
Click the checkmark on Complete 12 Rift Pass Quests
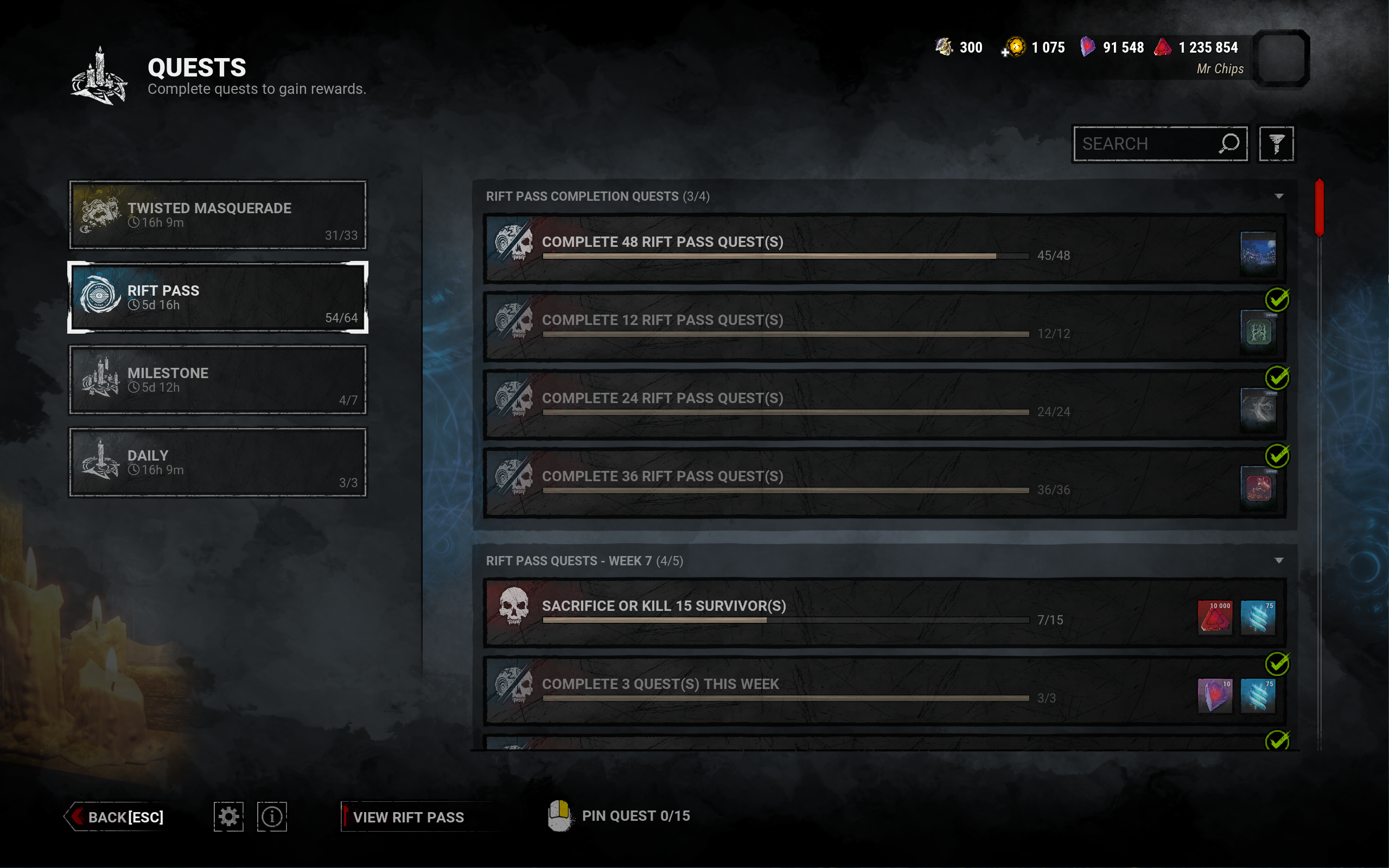tap(1277, 299)
